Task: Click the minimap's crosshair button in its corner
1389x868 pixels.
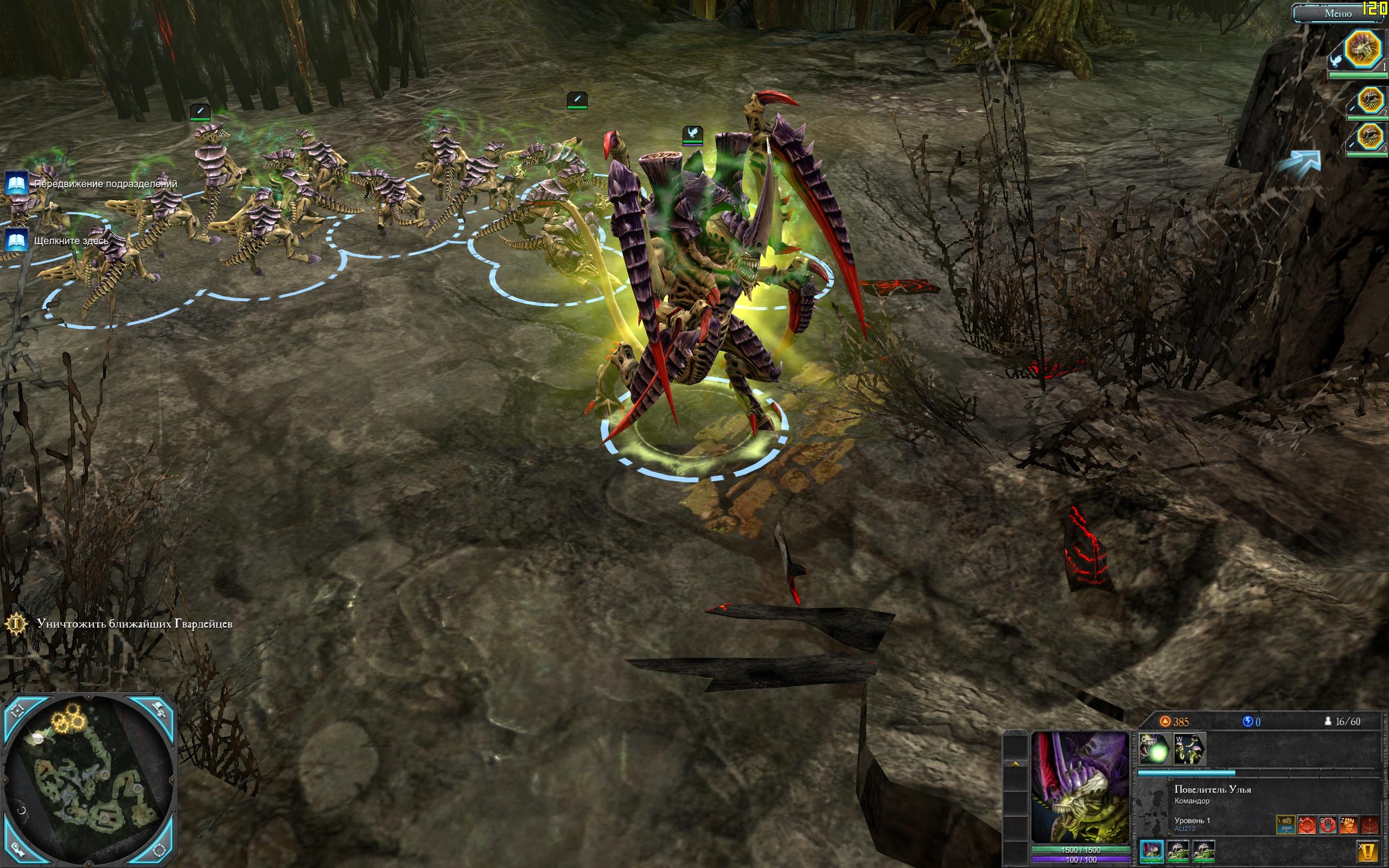Action: (17, 711)
